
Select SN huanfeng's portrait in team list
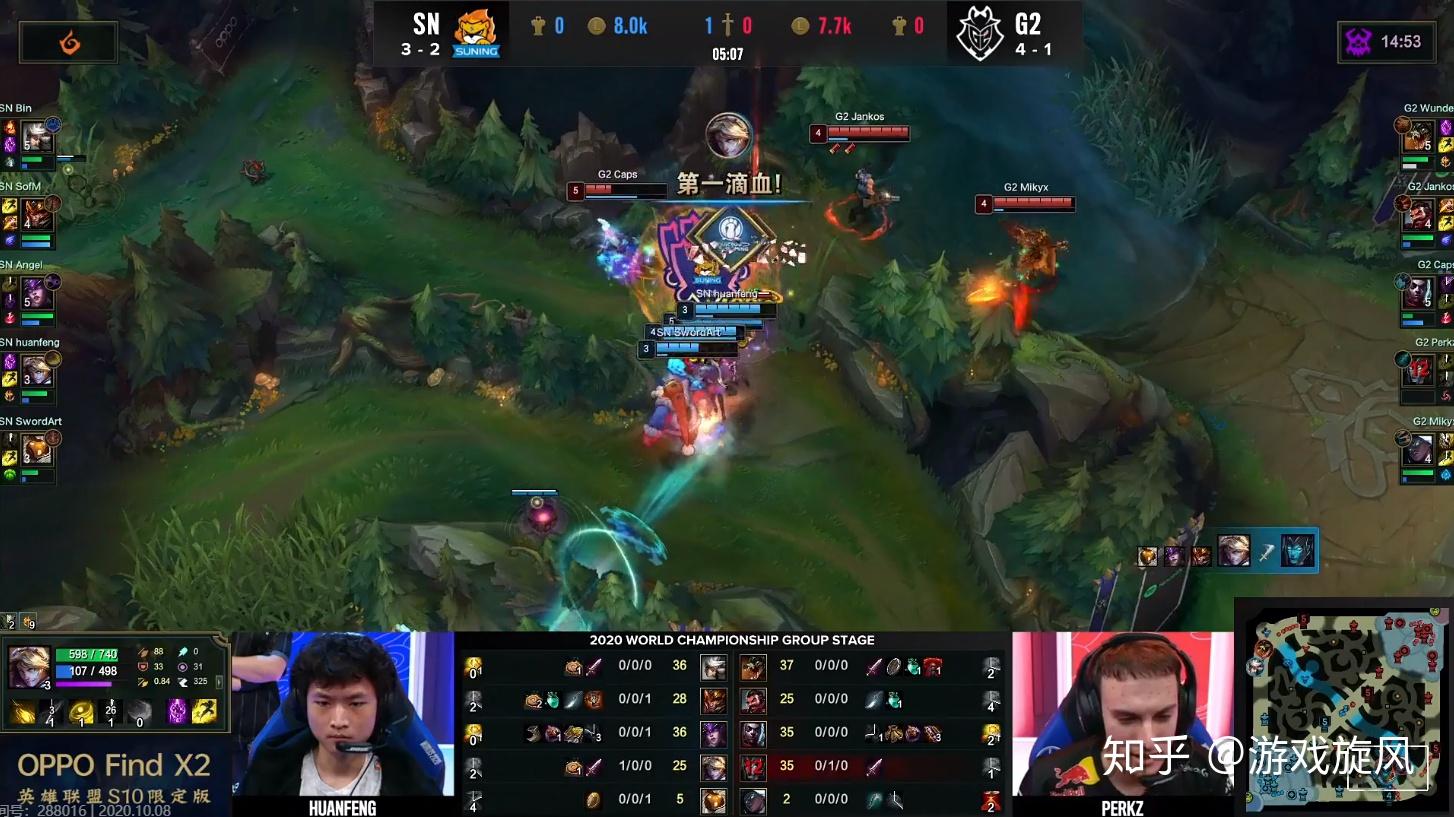coord(37,371)
